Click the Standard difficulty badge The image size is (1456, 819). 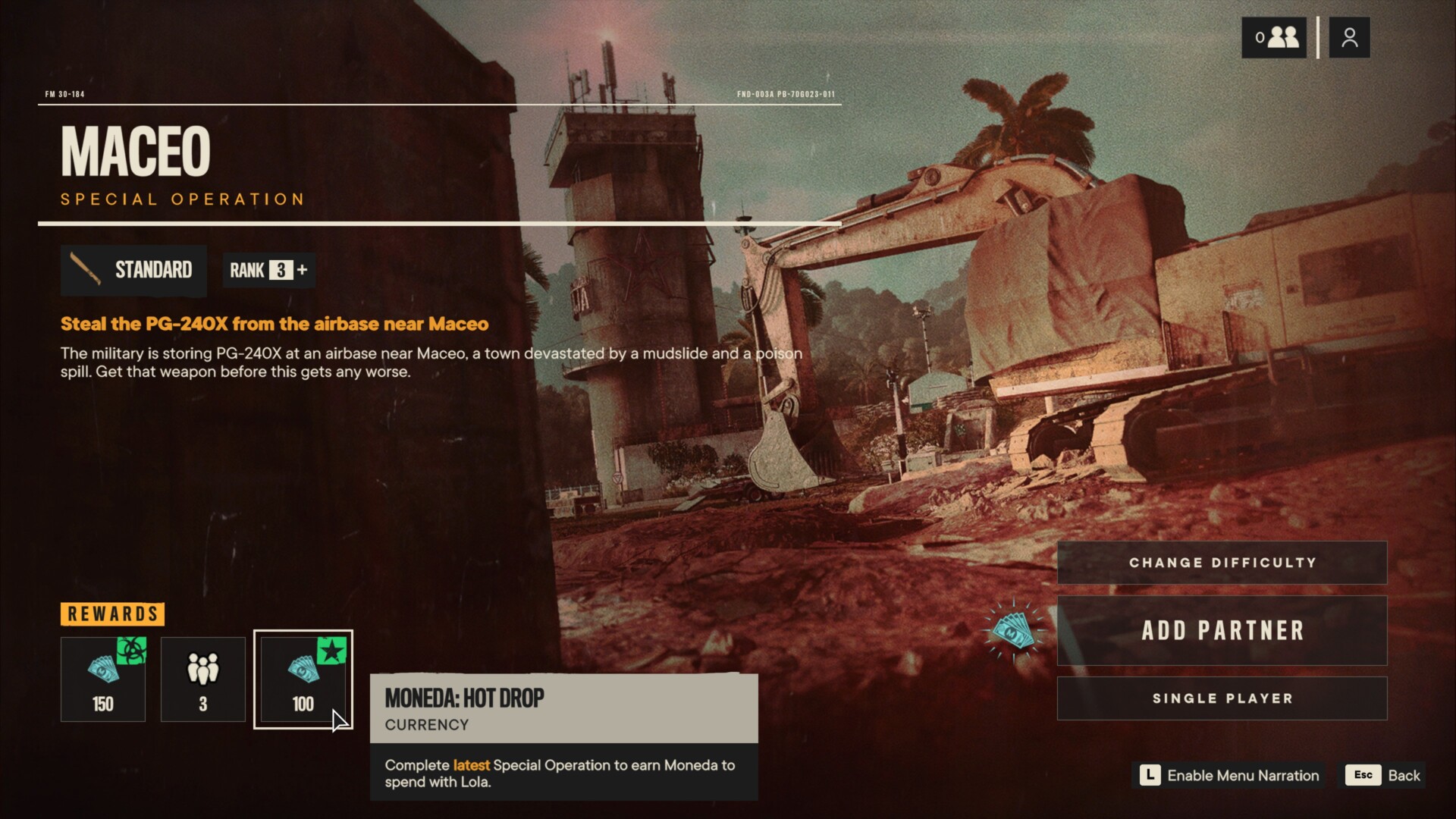click(133, 270)
